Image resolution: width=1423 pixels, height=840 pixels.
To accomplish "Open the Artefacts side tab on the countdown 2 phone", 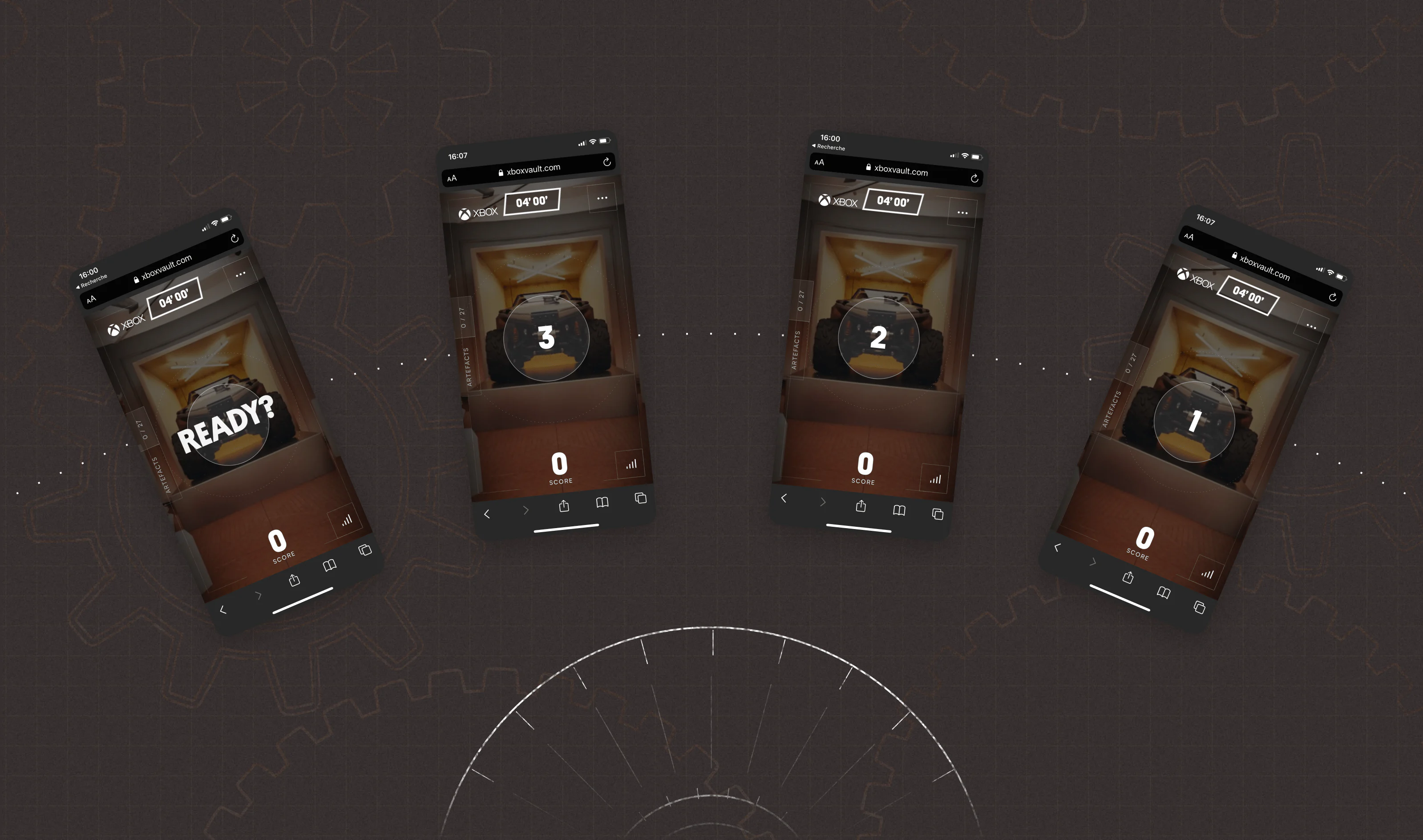I will [x=797, y=350].
